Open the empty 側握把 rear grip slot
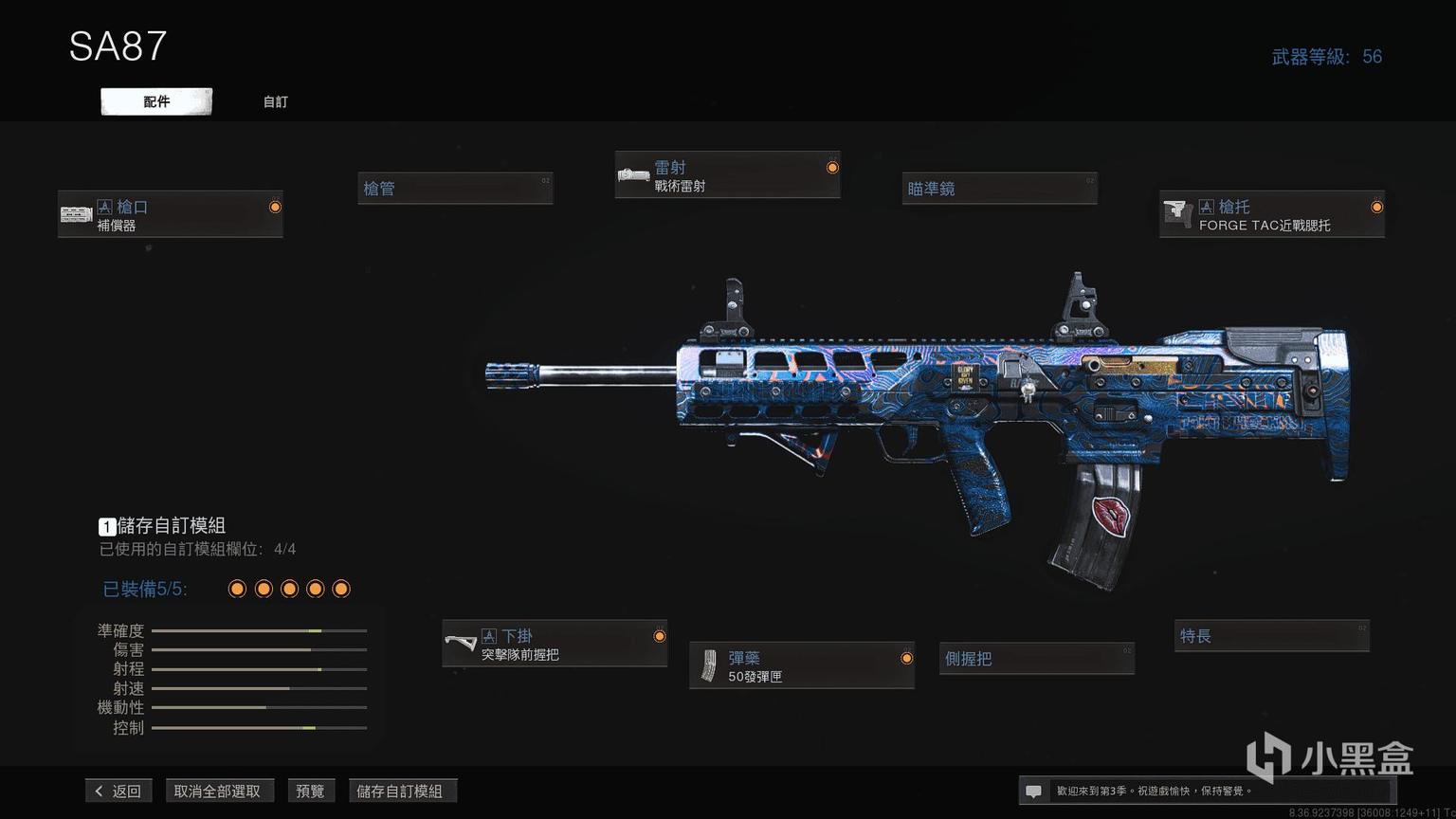Viewport: 1456px width, 819px height. click(x=1036, y=658)
